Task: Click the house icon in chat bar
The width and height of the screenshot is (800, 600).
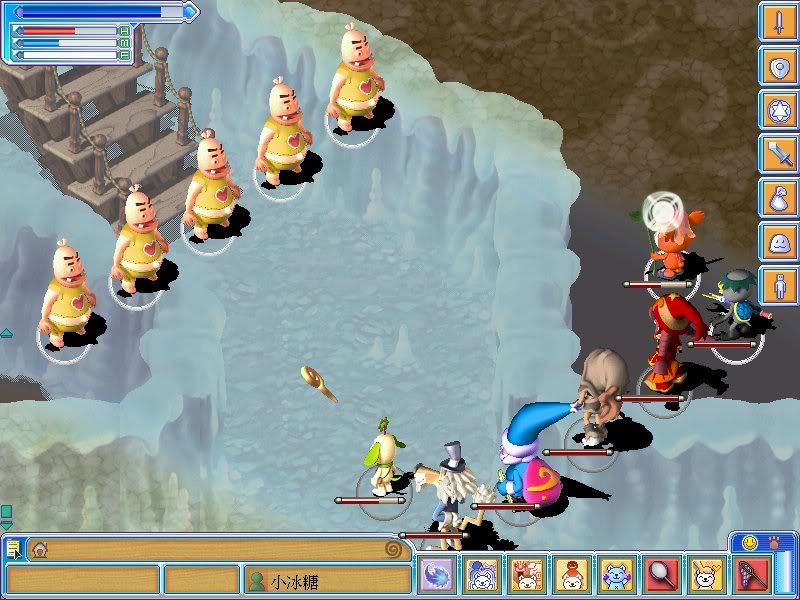Action: [x=39, y=549]
